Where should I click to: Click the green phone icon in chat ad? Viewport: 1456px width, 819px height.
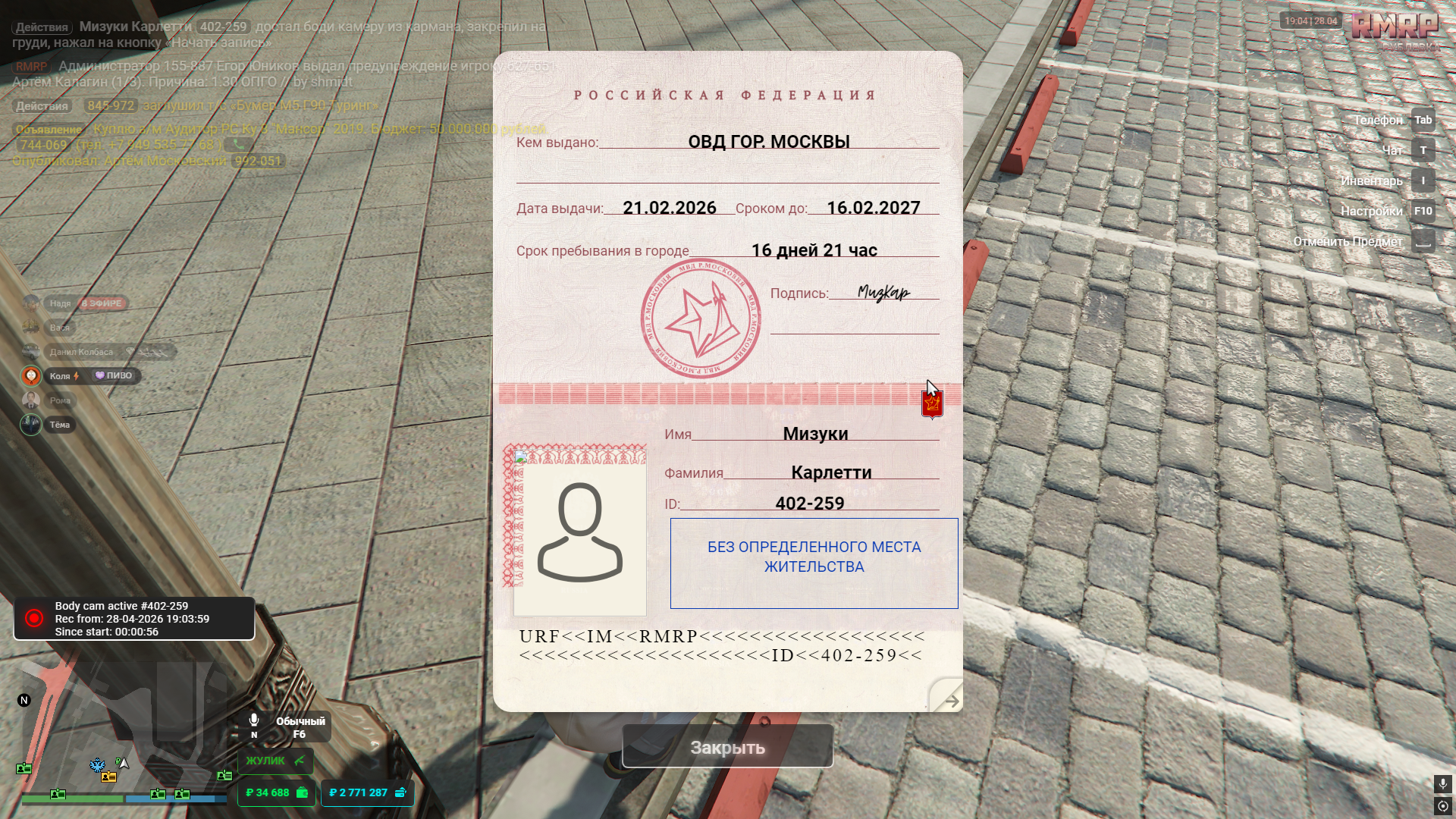238,144
